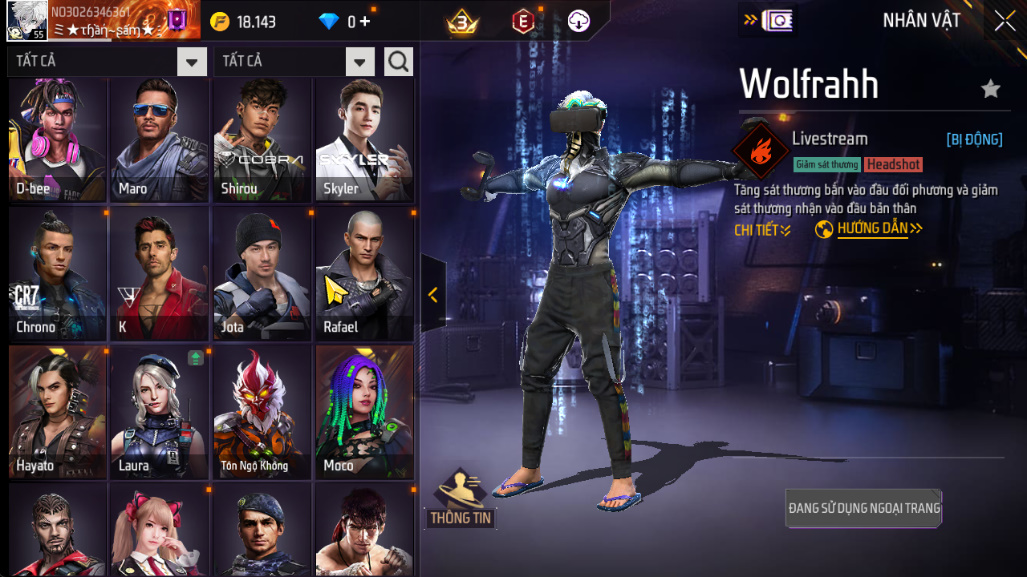Add diamonds with the plus button
This screenshot has height=577, width=1027.
[x=364, y=21]
